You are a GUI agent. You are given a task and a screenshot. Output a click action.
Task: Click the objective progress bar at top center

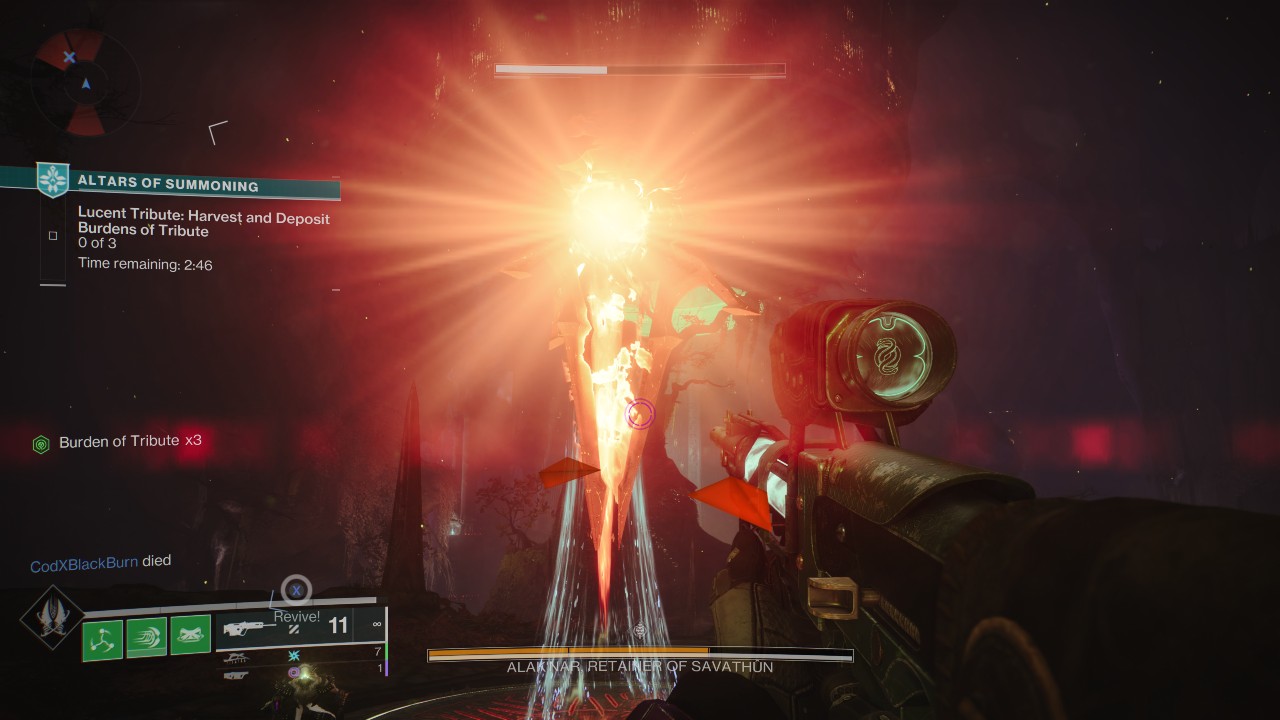click(x=638, y=70)
